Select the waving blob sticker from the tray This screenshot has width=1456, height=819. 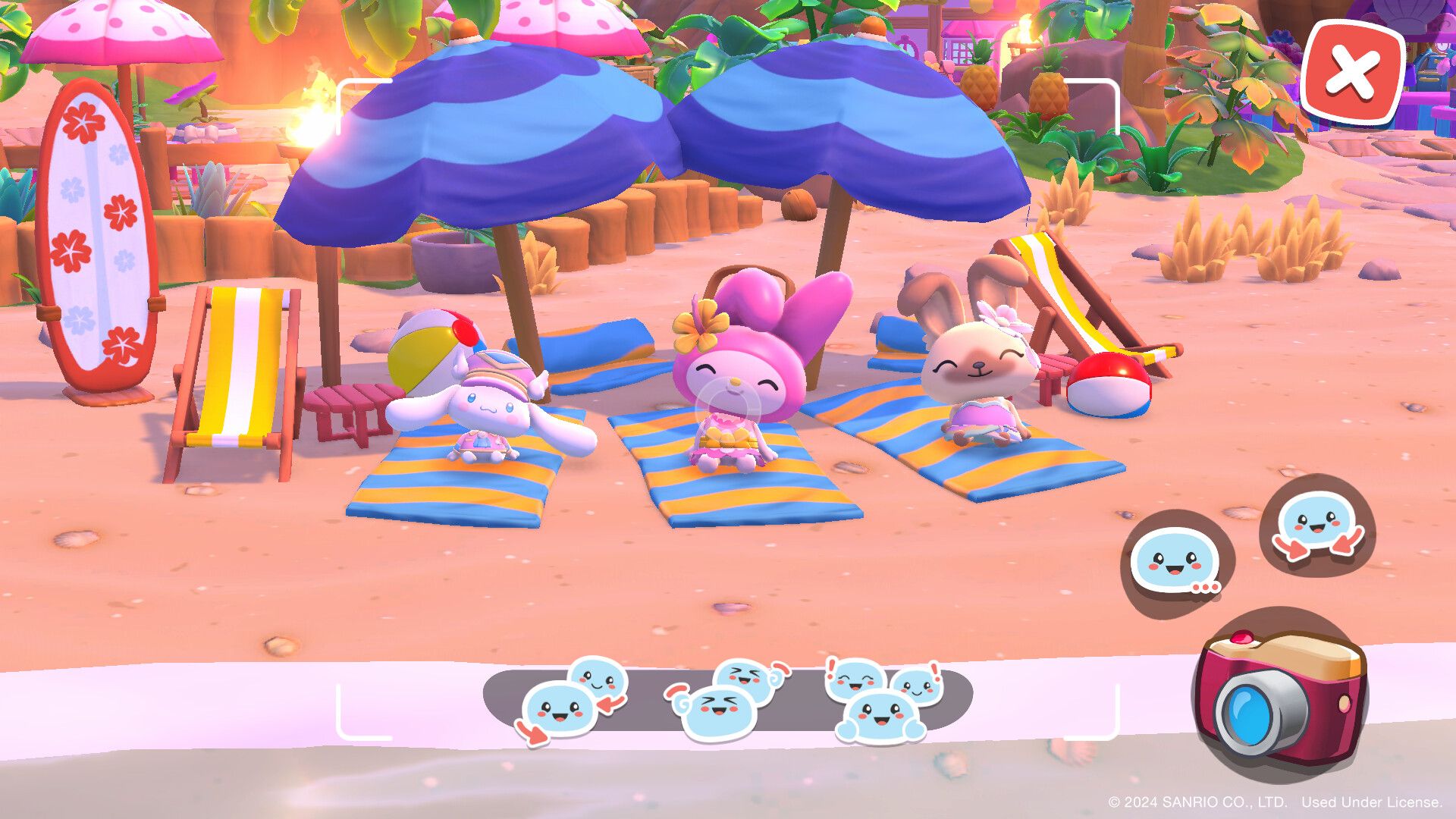pyautogui.click(x=598, y=679)
